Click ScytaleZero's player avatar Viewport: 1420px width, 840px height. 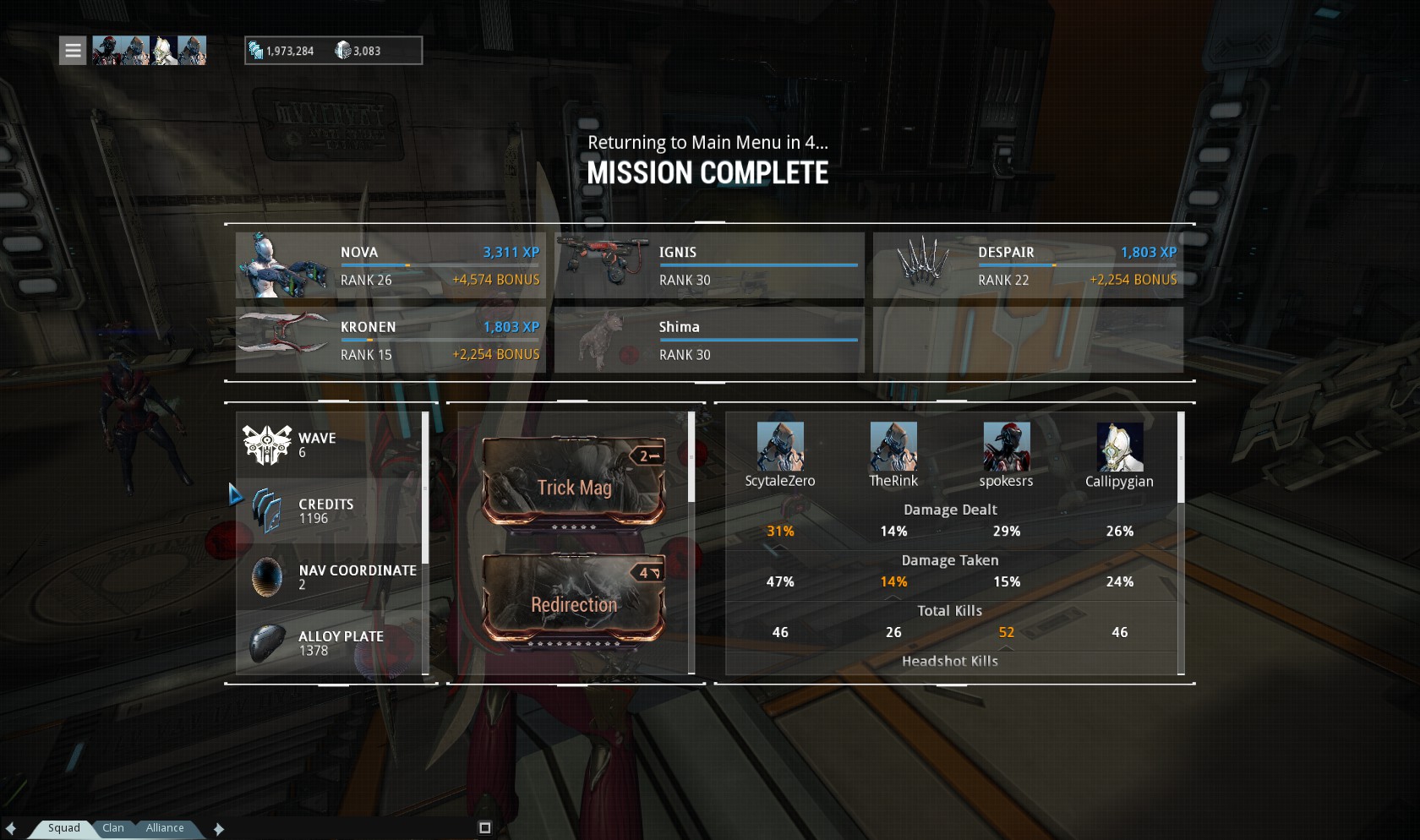(779, 446)
